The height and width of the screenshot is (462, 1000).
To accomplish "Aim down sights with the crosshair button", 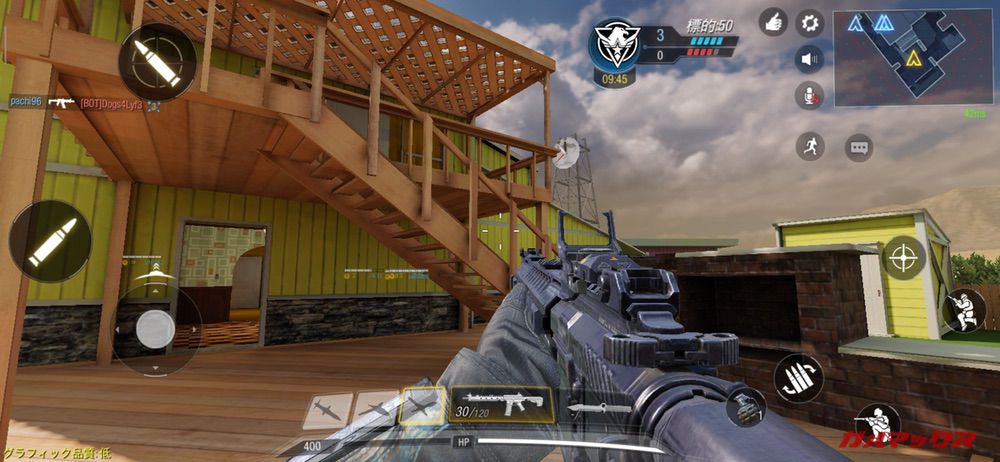I will coord(904,258).
